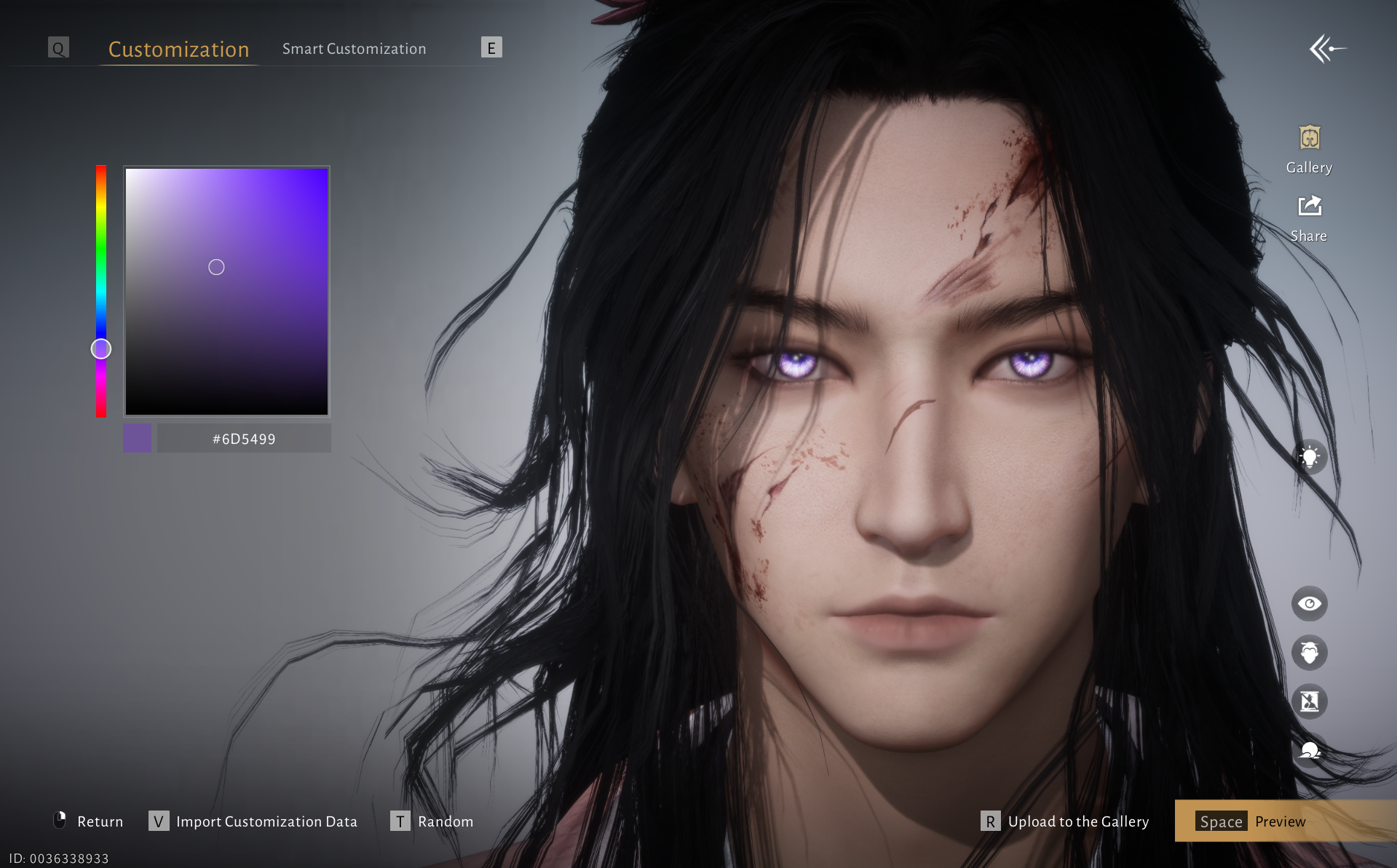Select the eye close-up view icon
This screenshot has height=868, width=1397.
click(x=1309, y=603)
